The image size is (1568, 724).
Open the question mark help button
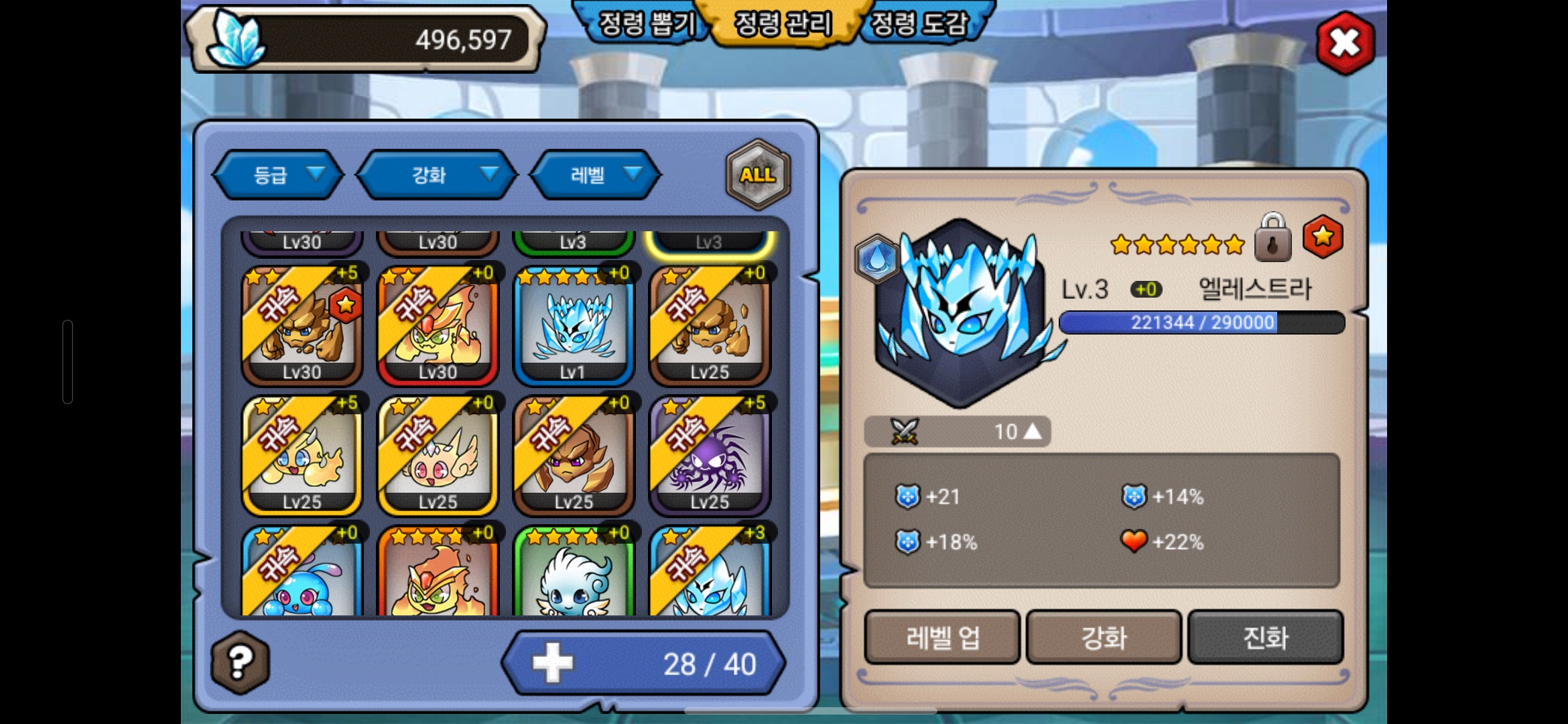click(x=240, y=662)
